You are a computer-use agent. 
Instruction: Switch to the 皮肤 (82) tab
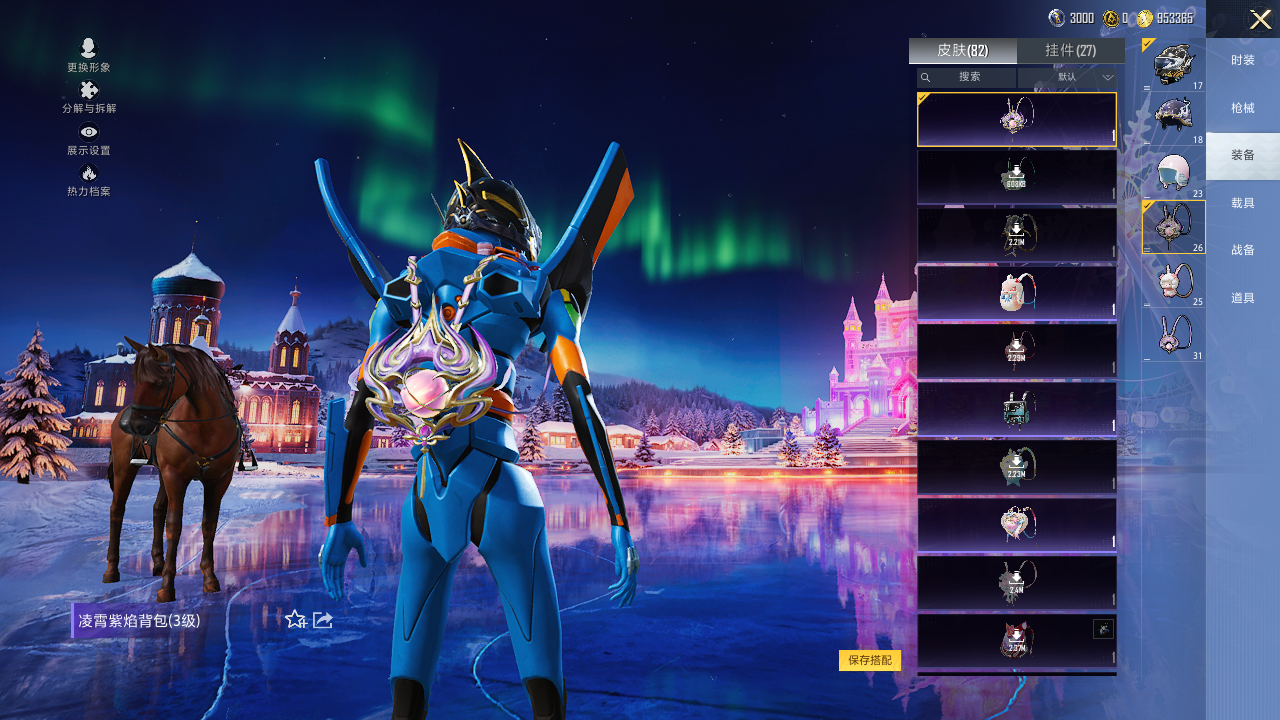coord(962,51)
